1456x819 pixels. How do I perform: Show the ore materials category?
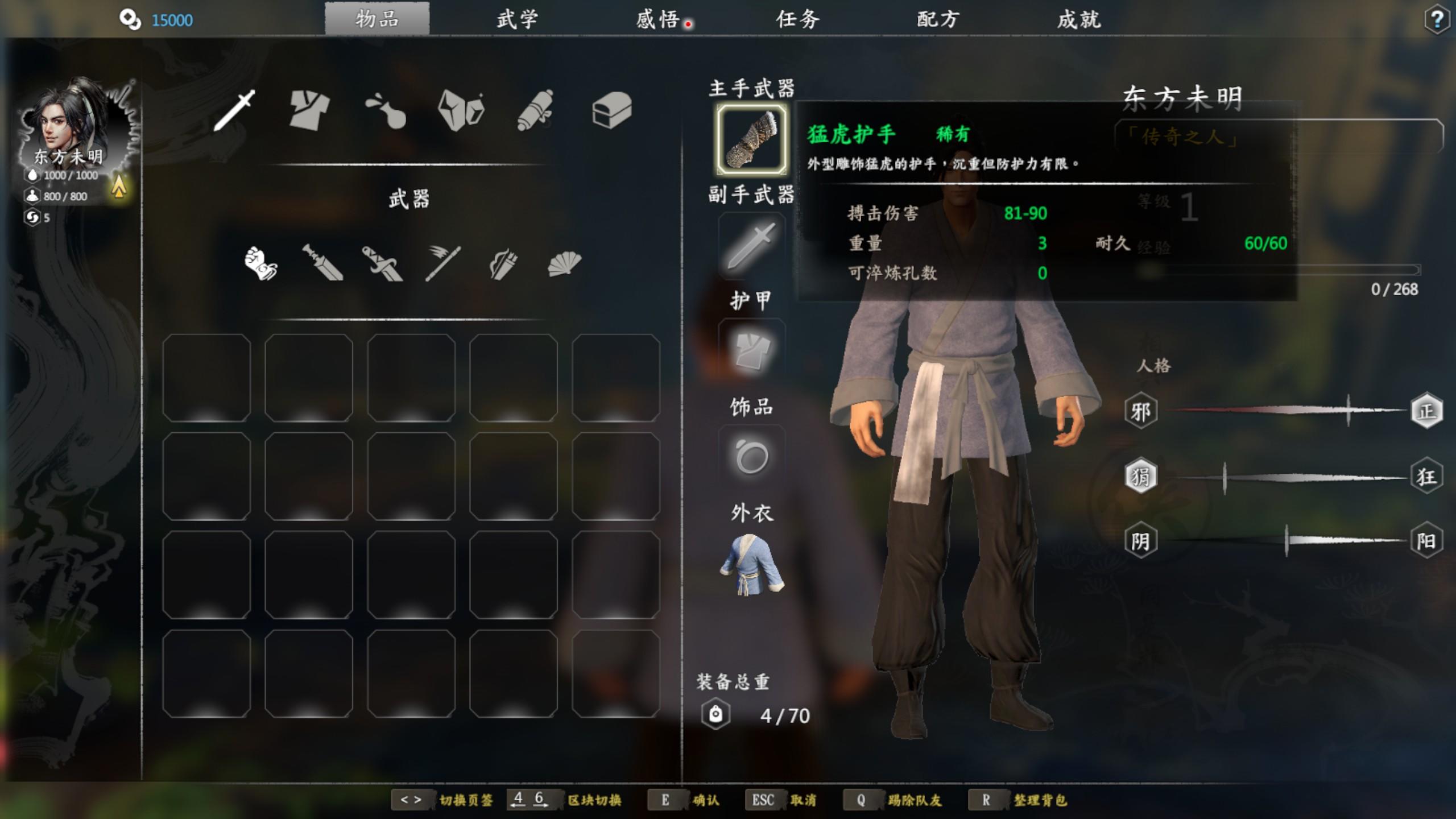pos(461,110)
